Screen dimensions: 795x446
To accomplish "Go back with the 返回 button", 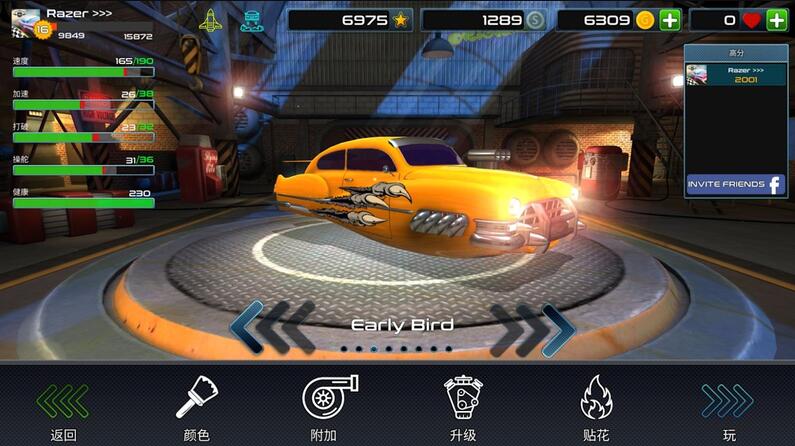I will click(62, 408).
